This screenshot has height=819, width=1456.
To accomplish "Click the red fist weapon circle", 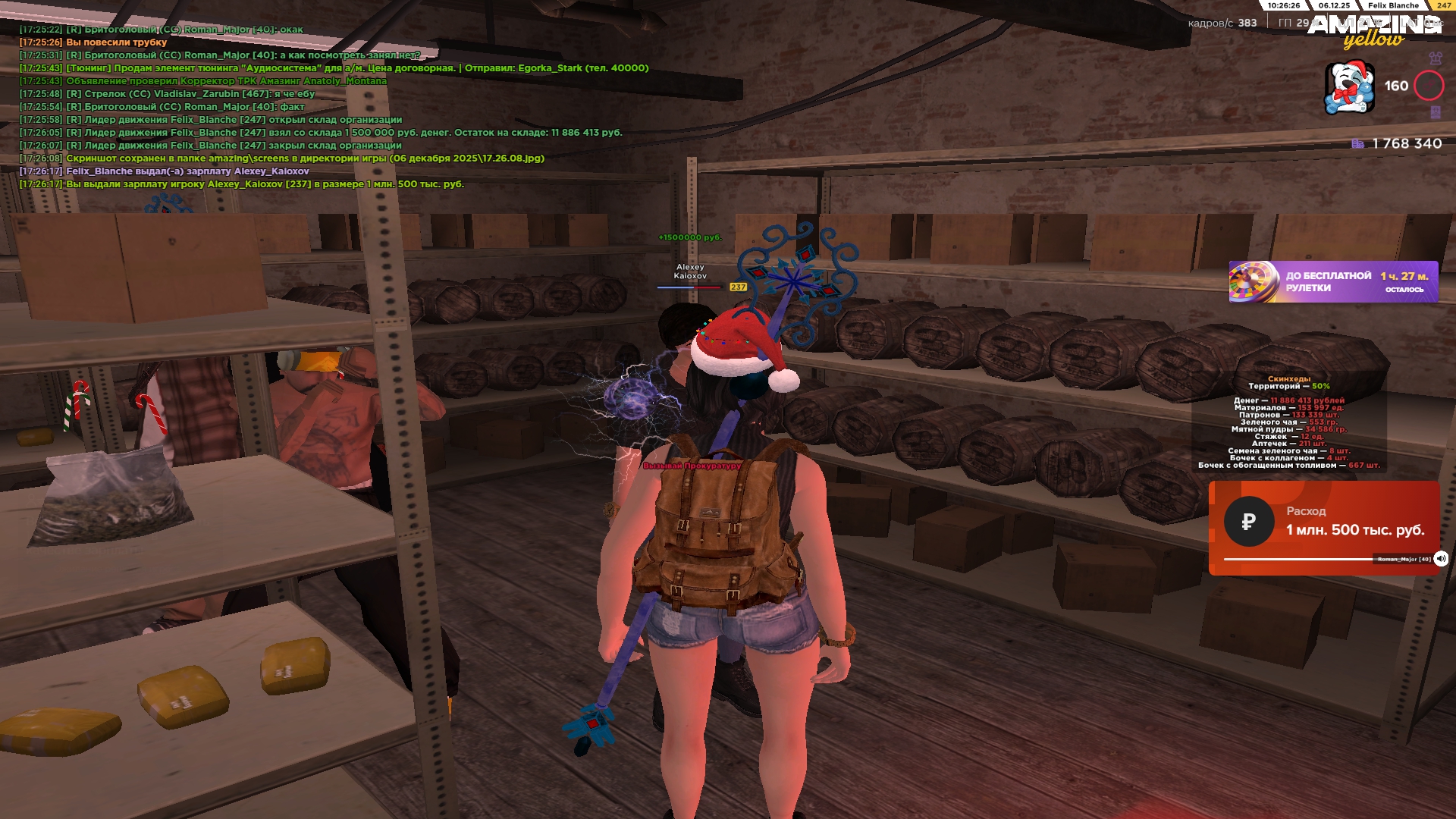I will 1429,86.
